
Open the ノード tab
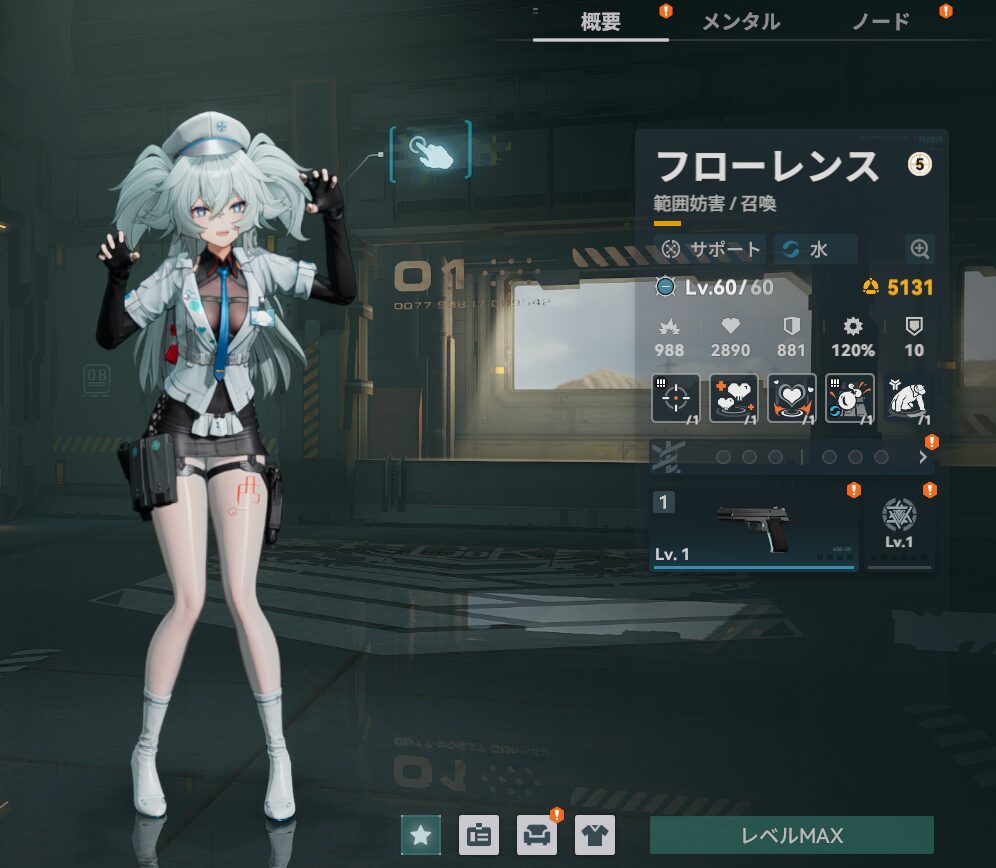click(880, 22)
